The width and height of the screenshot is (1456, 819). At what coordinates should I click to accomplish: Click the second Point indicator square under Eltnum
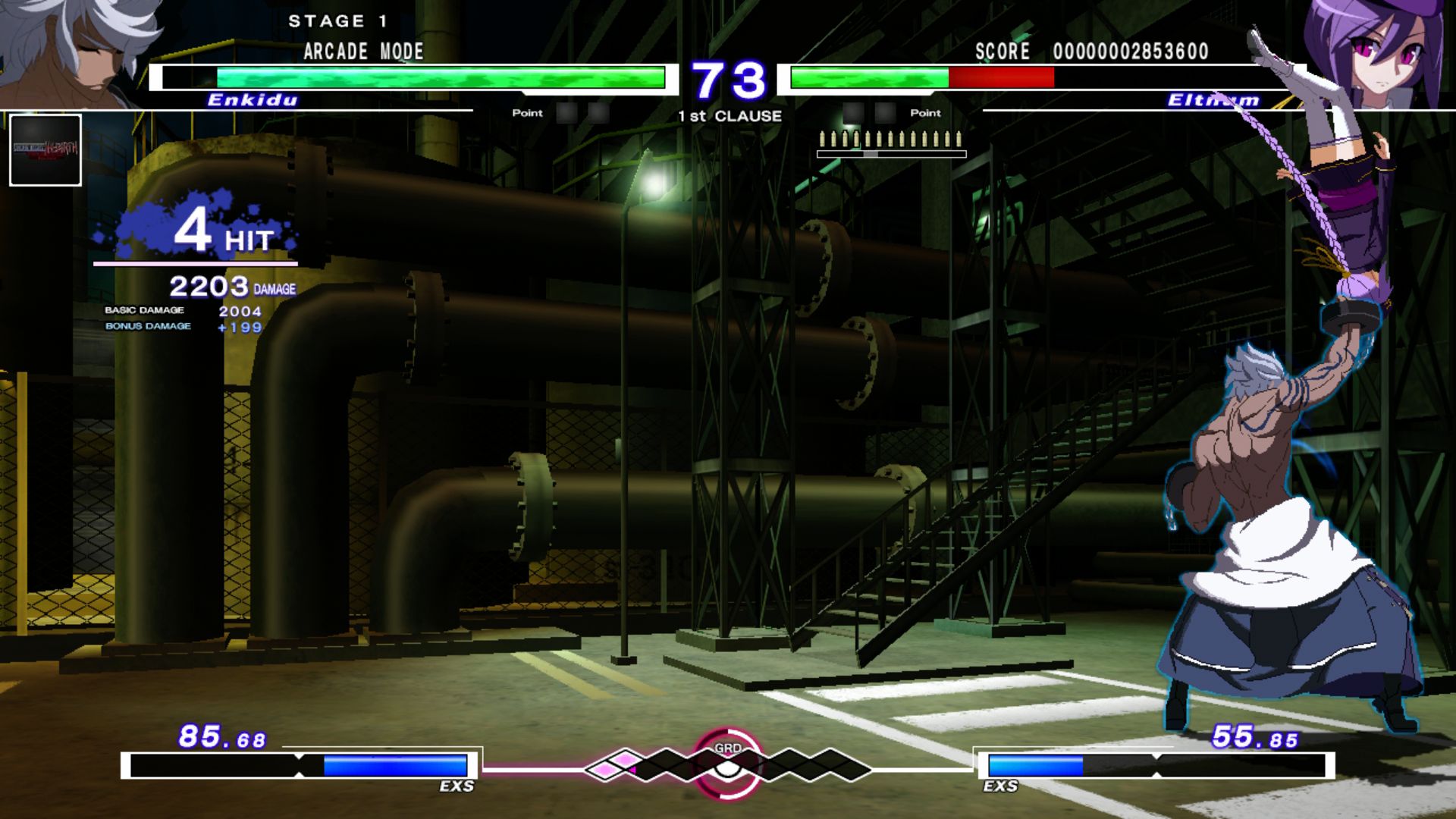[x=886, y=114]
